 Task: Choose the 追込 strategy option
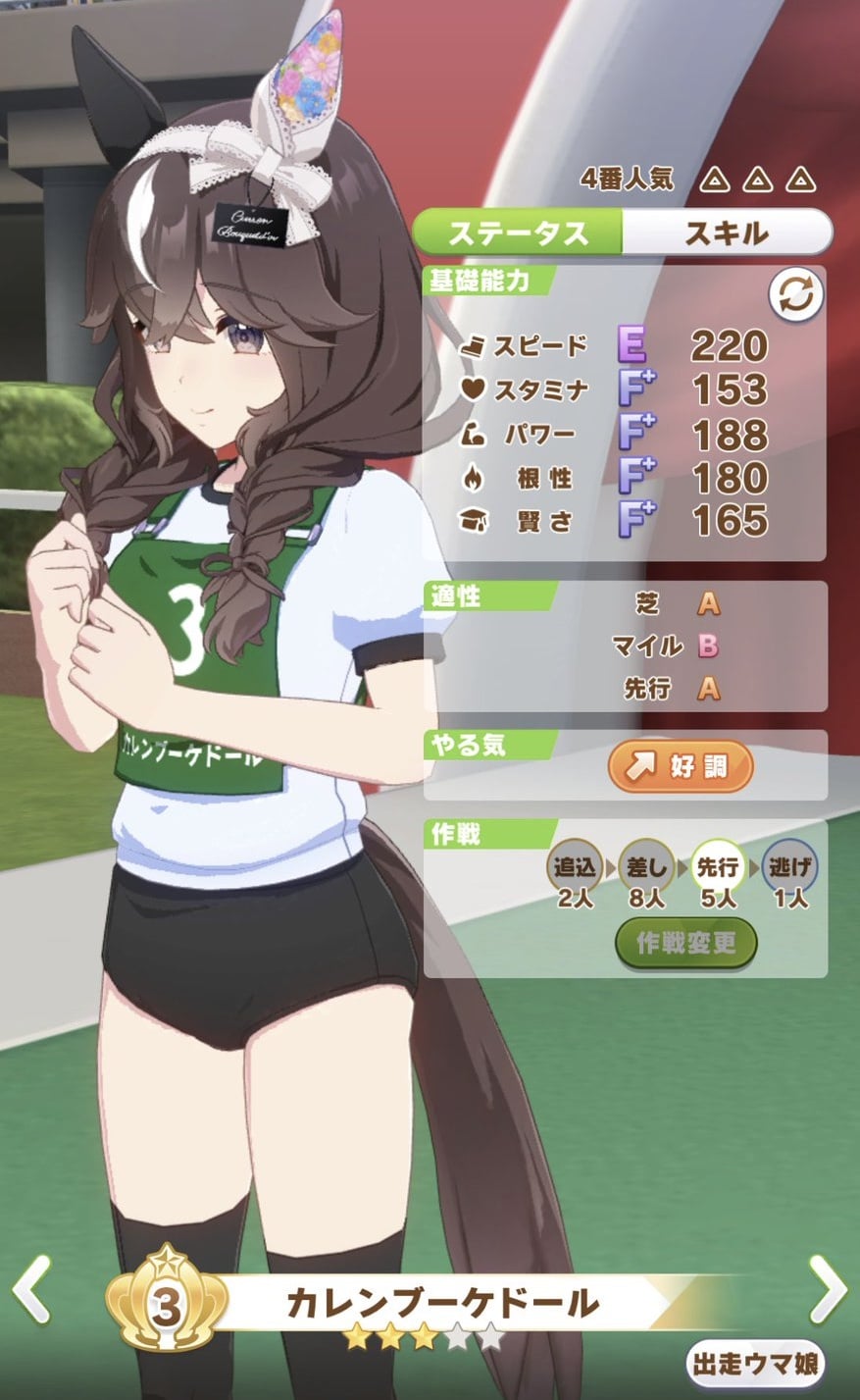pyautogui.click(x=576, y=867)
